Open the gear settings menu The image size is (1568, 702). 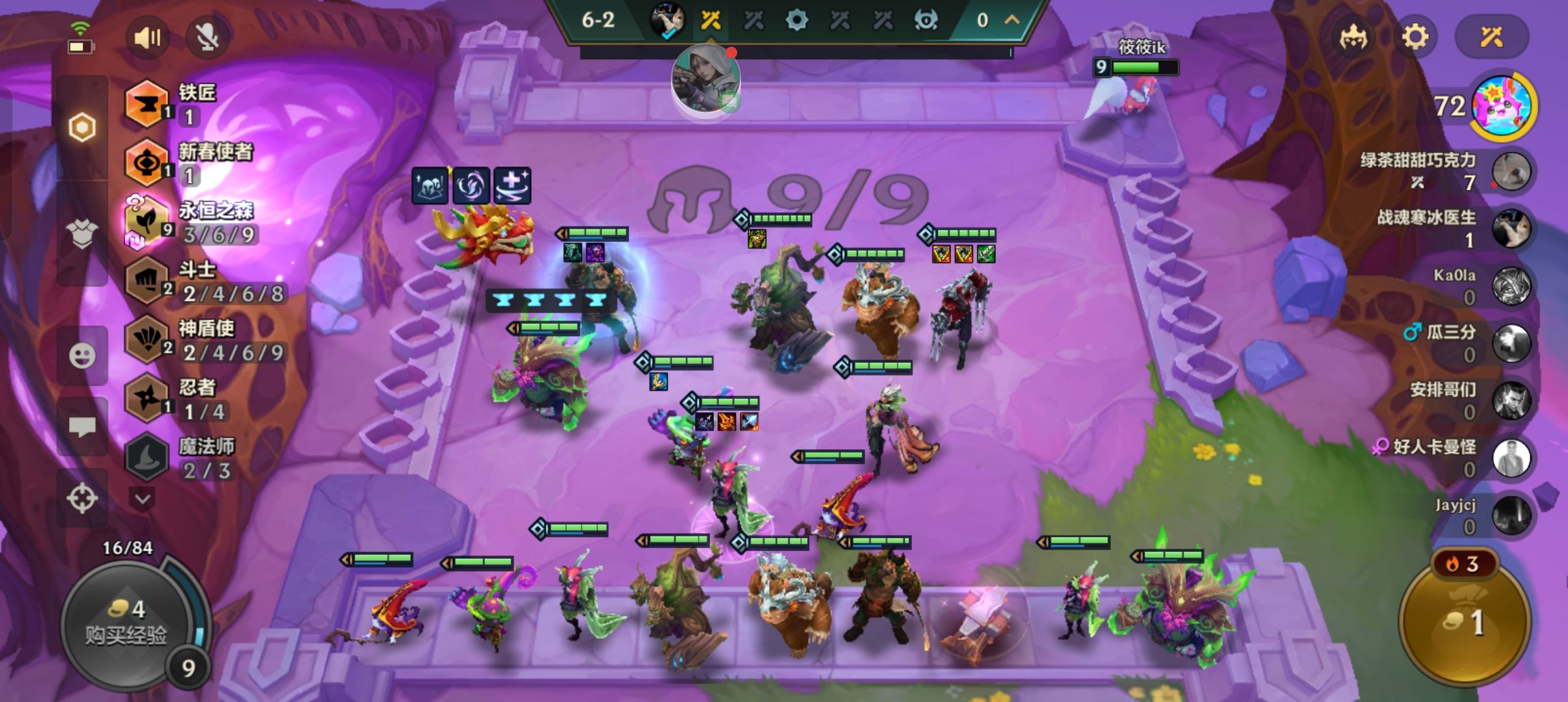1415,37
